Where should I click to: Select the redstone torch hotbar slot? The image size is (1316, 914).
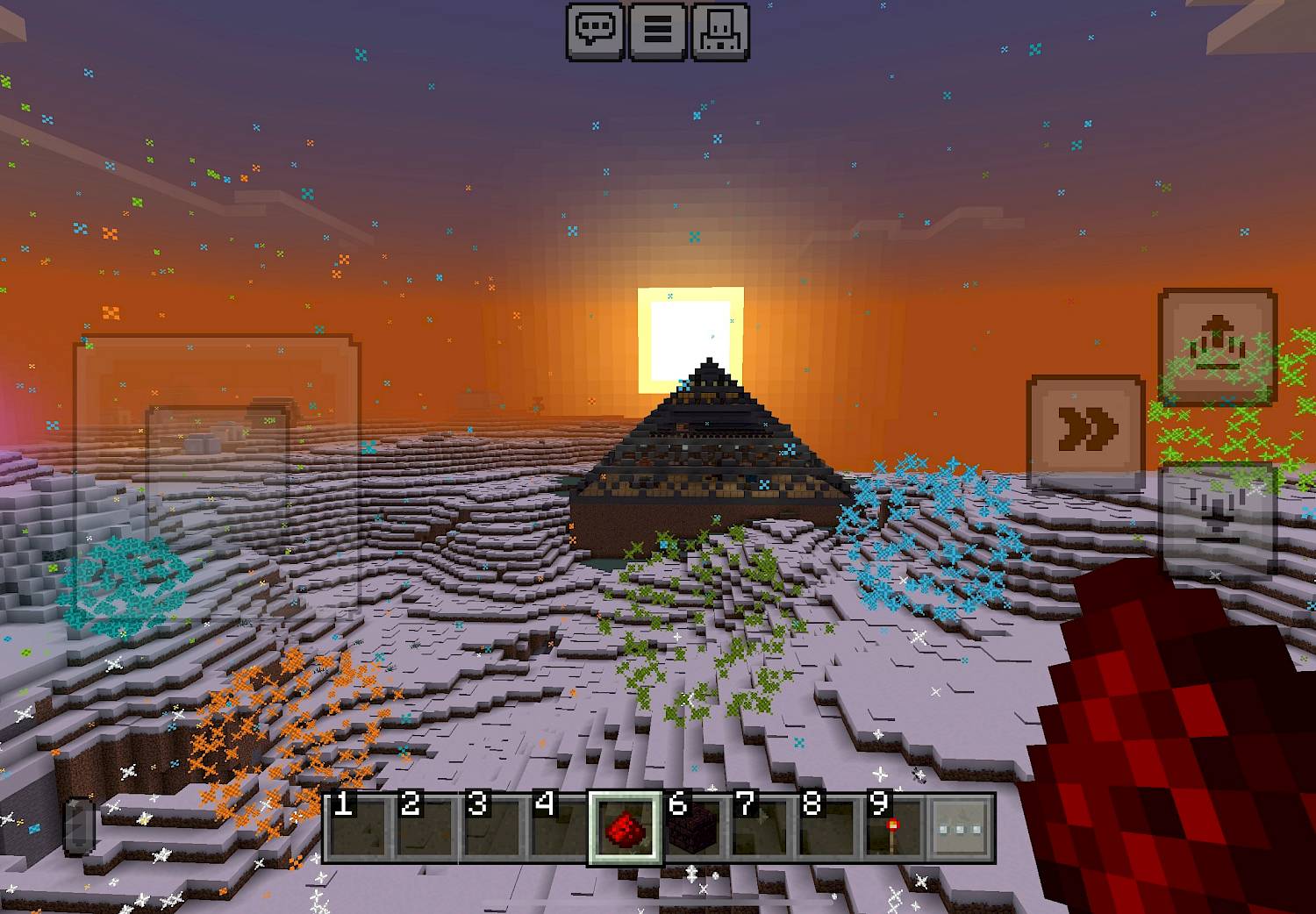click(892, 827)
